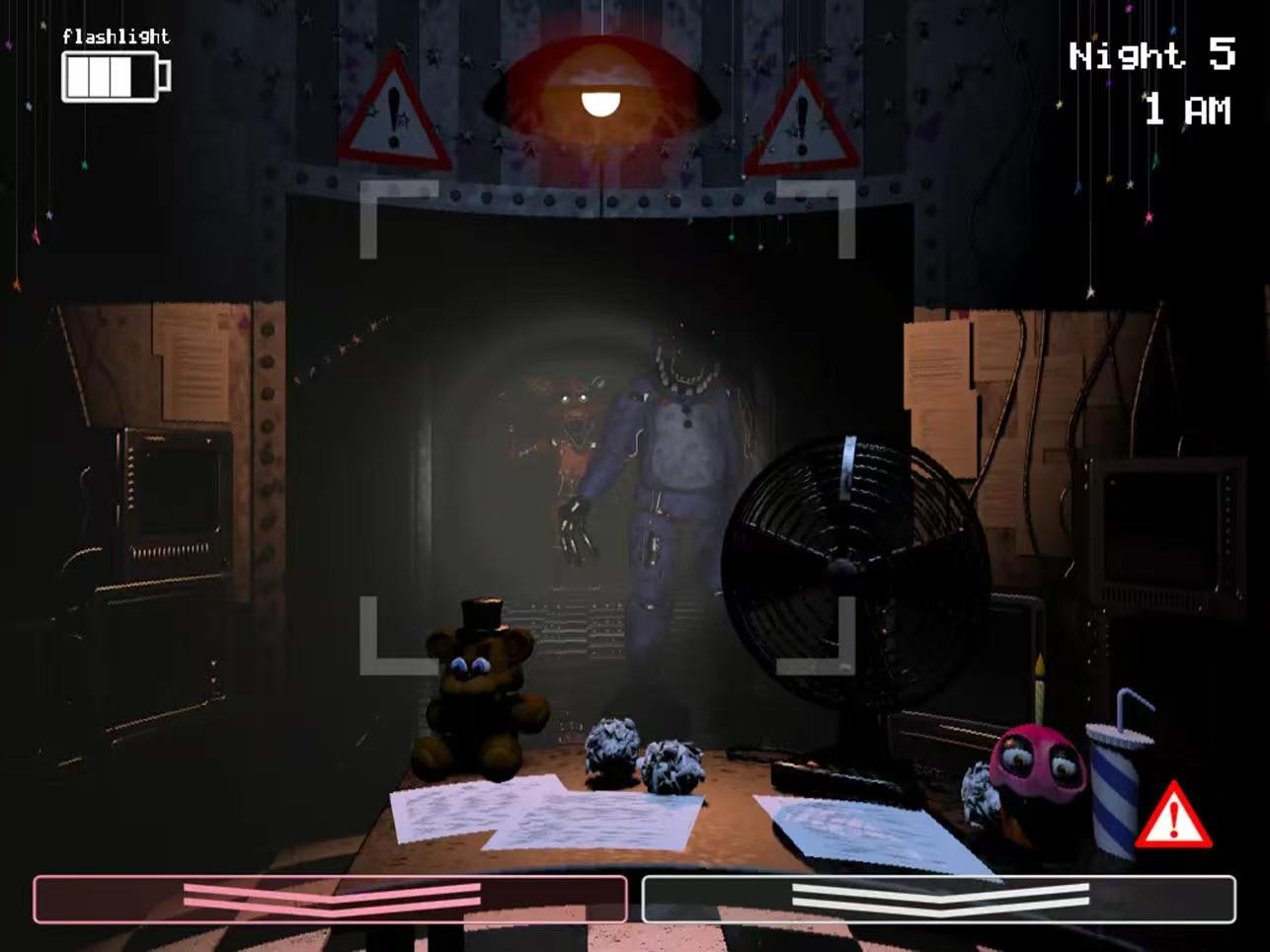Click the 1 AM clock display
This screenshot has width=1270, height=952.
coord(1188,109)
